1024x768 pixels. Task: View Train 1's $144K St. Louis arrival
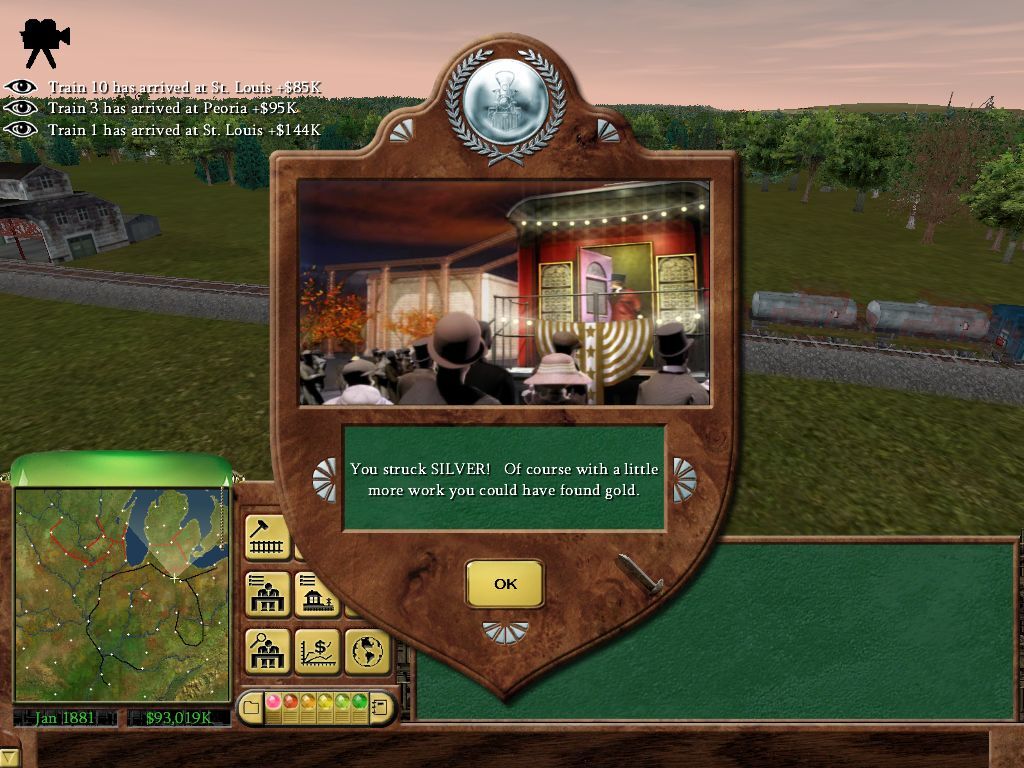[x=20, y=130]
